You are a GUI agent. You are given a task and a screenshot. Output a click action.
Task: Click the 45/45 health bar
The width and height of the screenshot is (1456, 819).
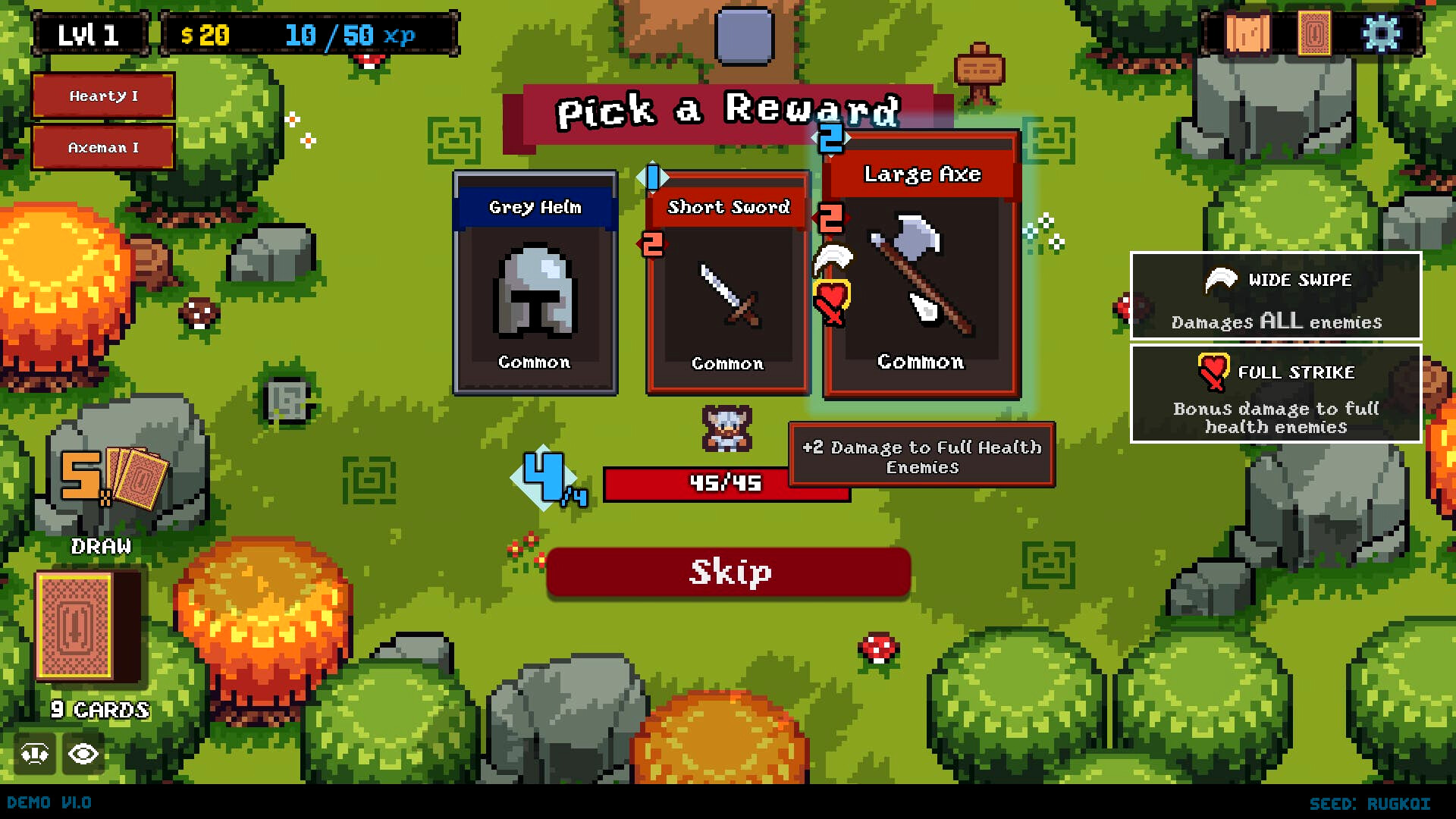point(726,483)
